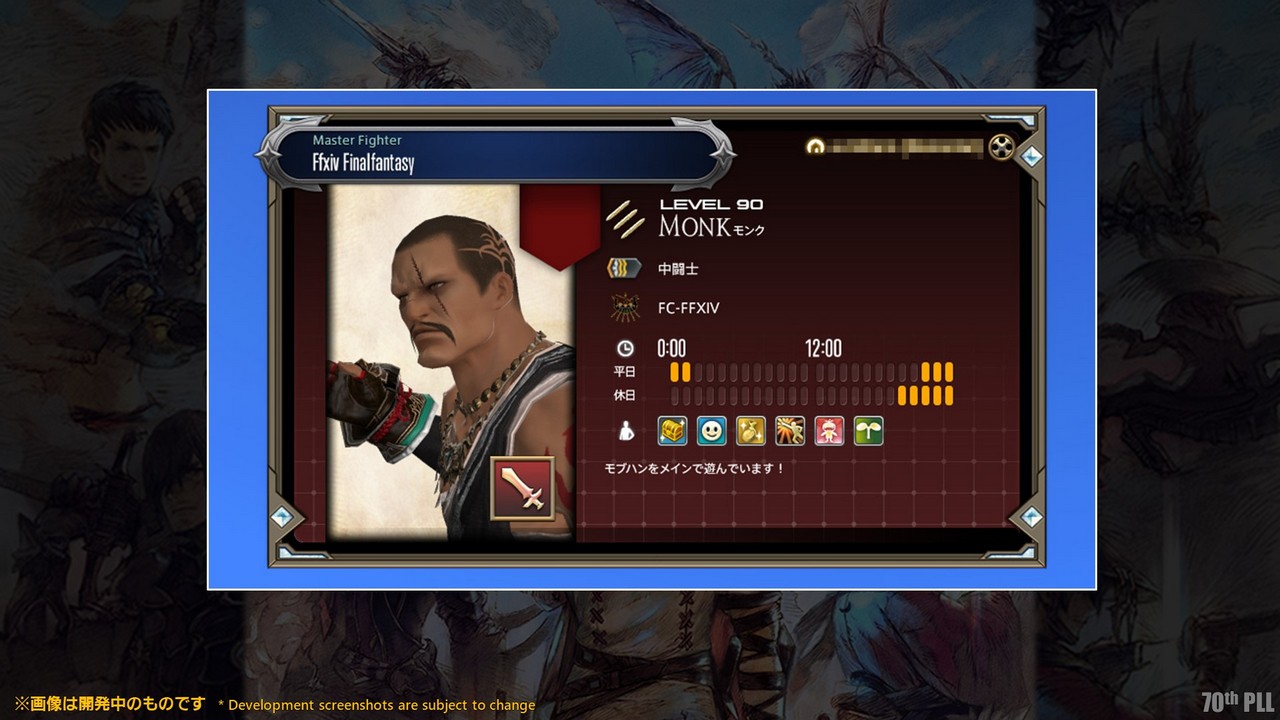
Task: Click the treasure chest playstyle icon
Action: [672, 431]
